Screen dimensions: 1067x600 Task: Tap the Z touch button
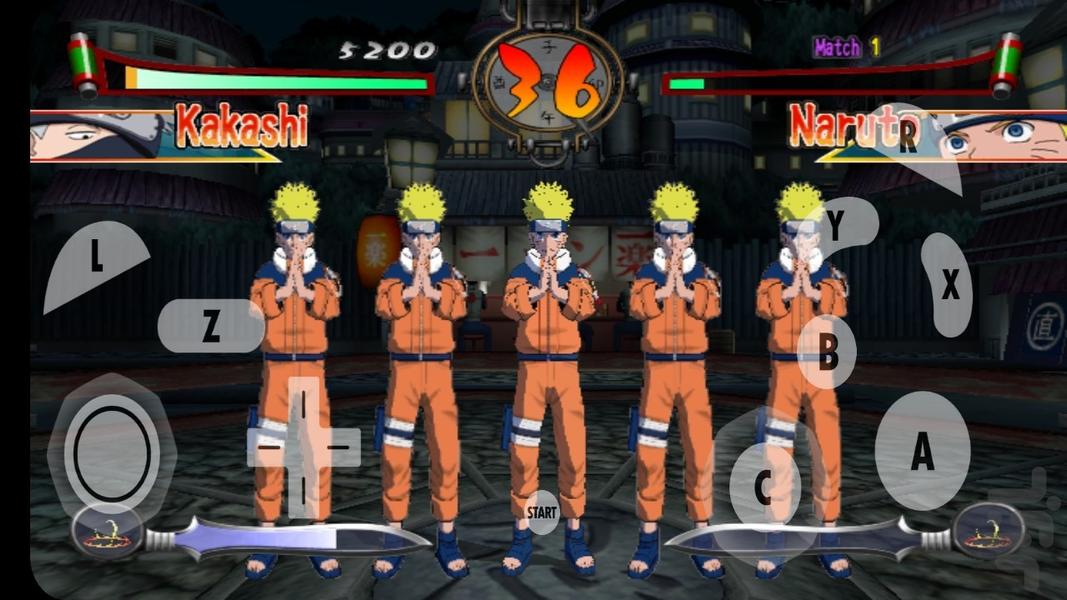coord(210,326)
